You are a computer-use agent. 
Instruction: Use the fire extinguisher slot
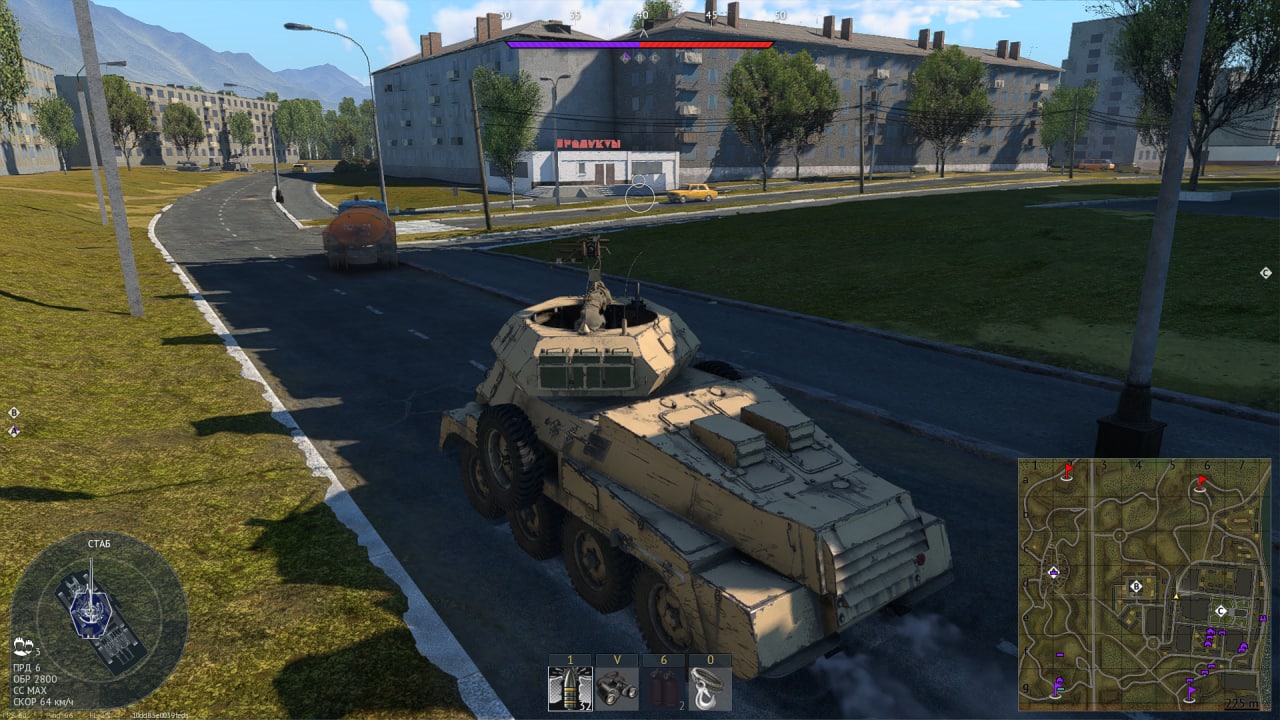point(662,688)
